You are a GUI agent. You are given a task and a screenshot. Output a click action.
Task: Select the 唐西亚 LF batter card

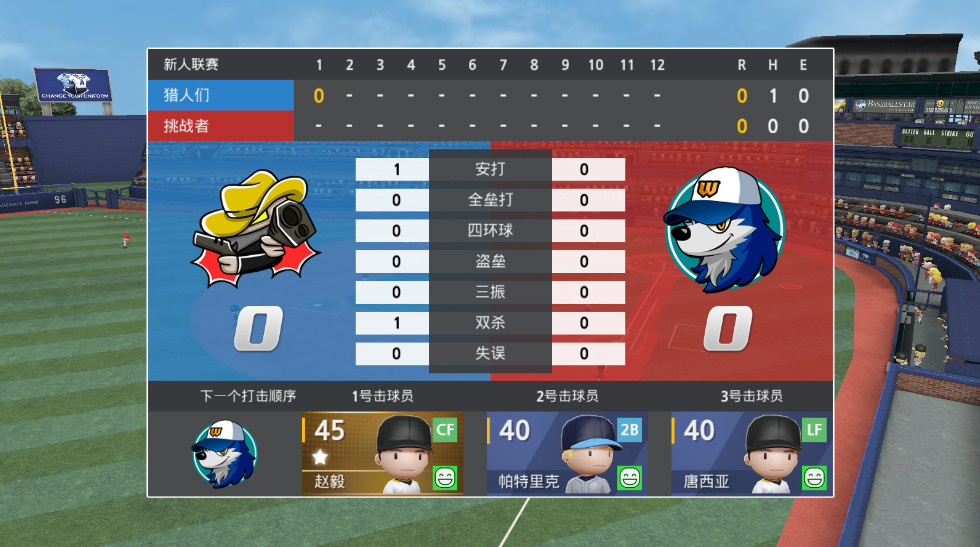click(x=751, y=453)
